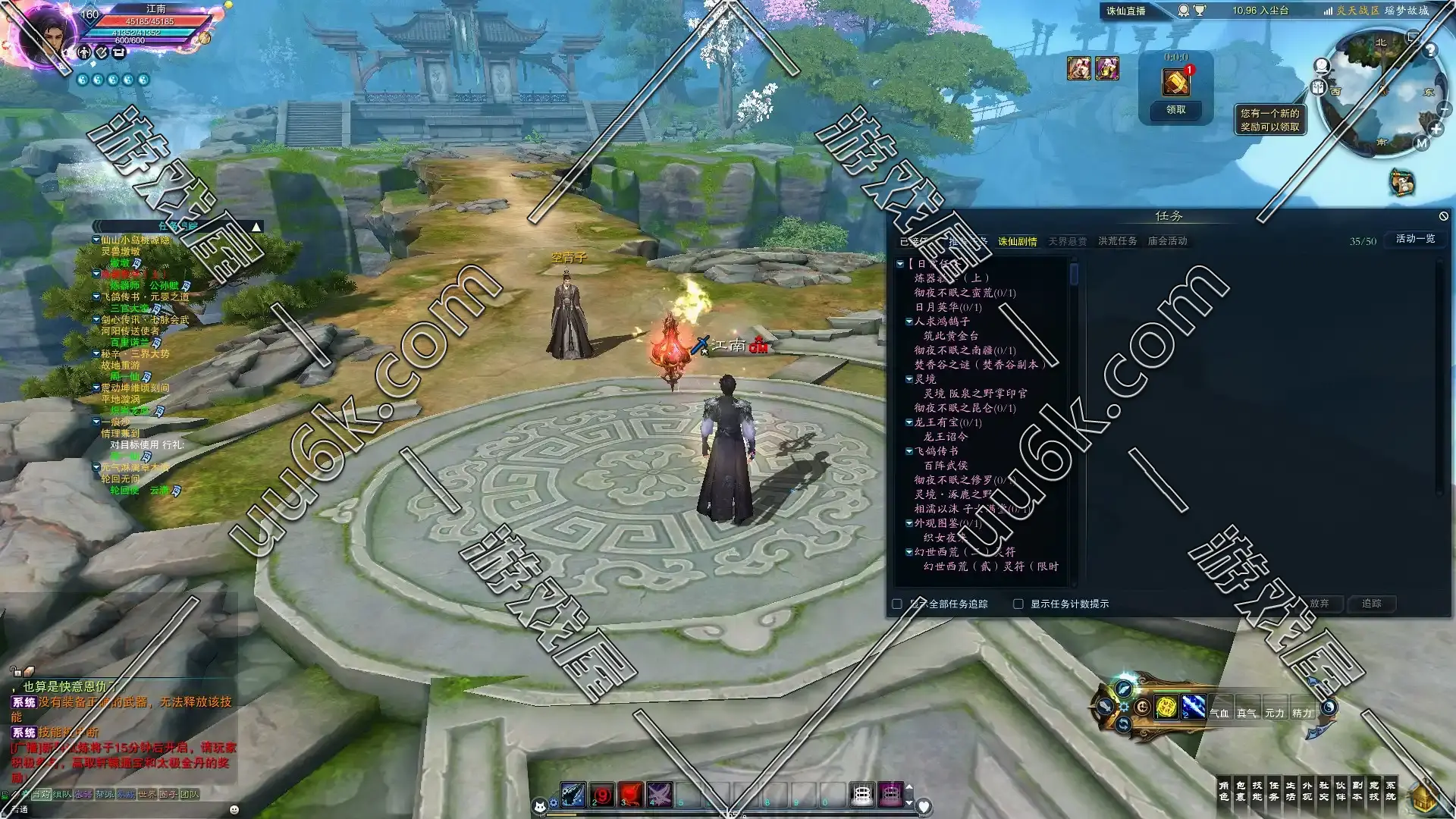Screen dimensions: 1456x819
Task: Select the 诛仙剧情 tab
Action: click(1017, 241)
